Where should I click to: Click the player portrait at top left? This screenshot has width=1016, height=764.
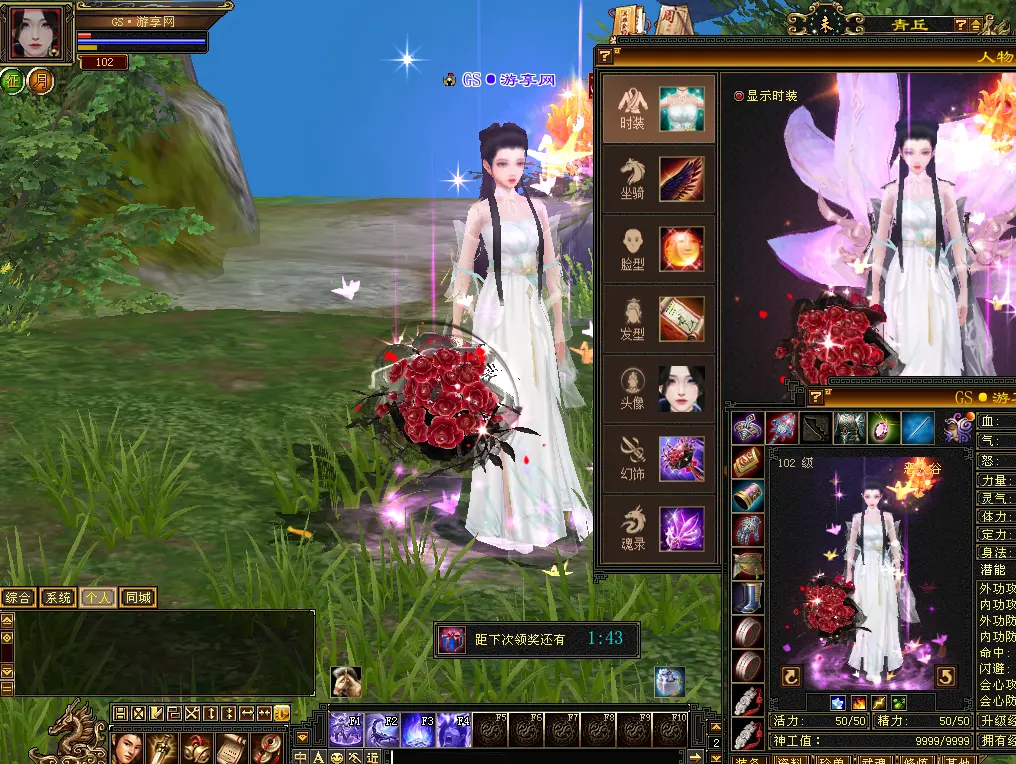click(x=37, y=35)
